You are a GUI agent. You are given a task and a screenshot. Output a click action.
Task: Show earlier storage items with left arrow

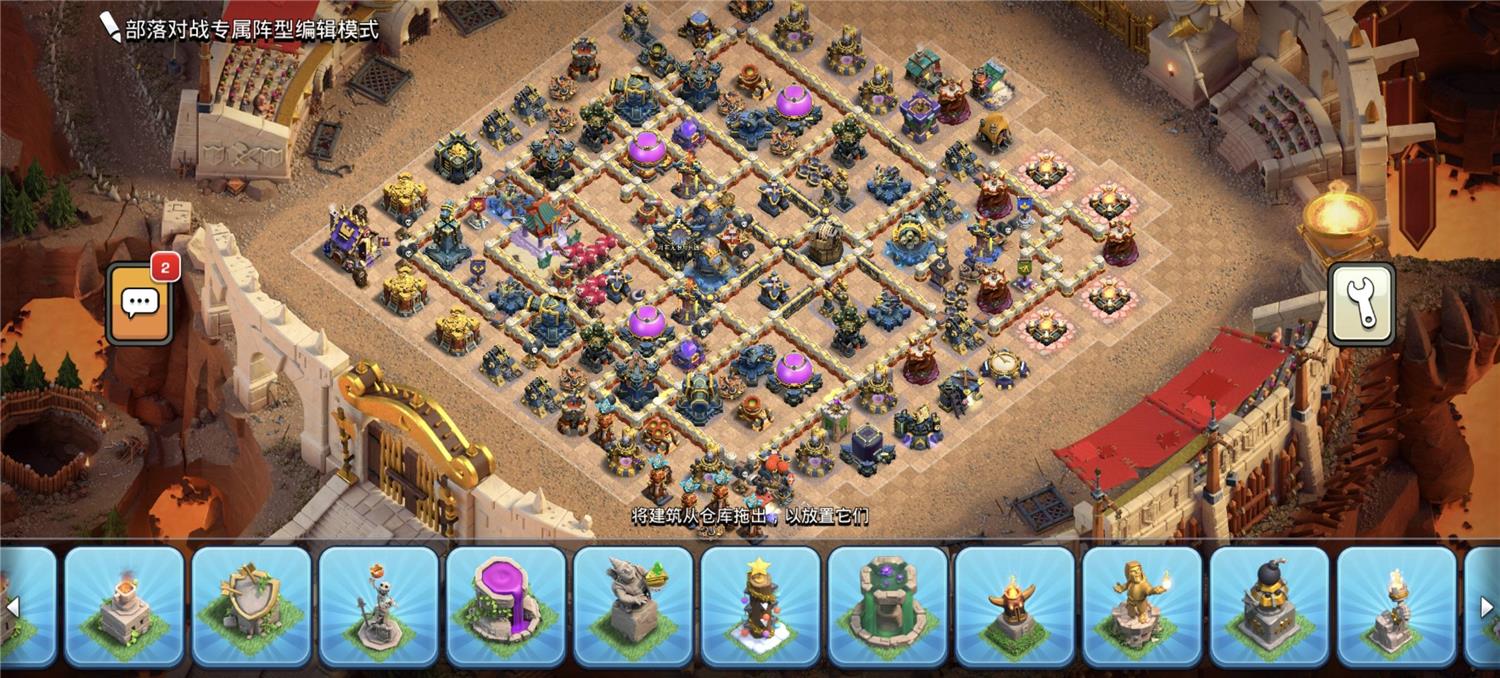(13, 607)
